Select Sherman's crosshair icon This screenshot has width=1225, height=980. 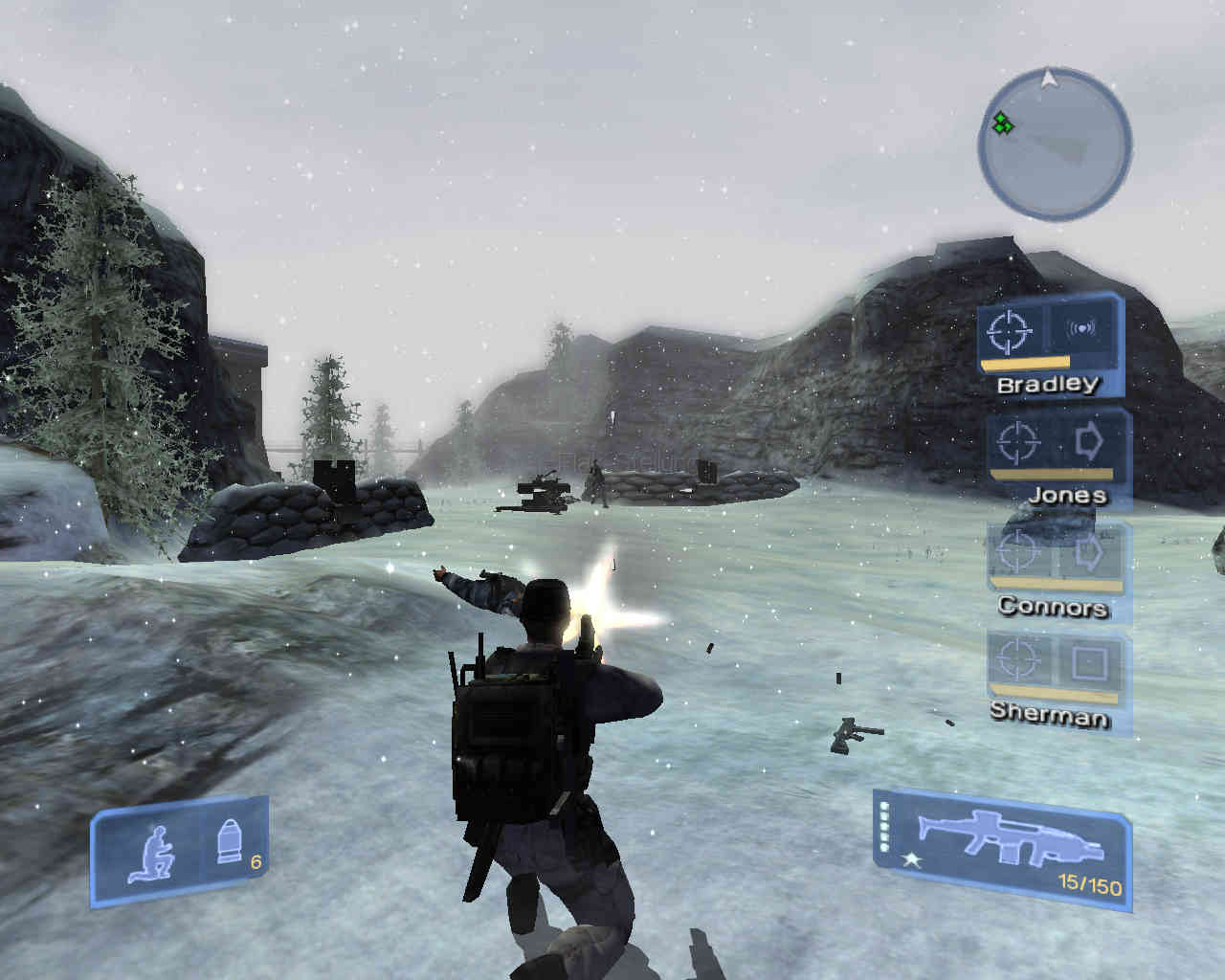[x=1016, y=661]
